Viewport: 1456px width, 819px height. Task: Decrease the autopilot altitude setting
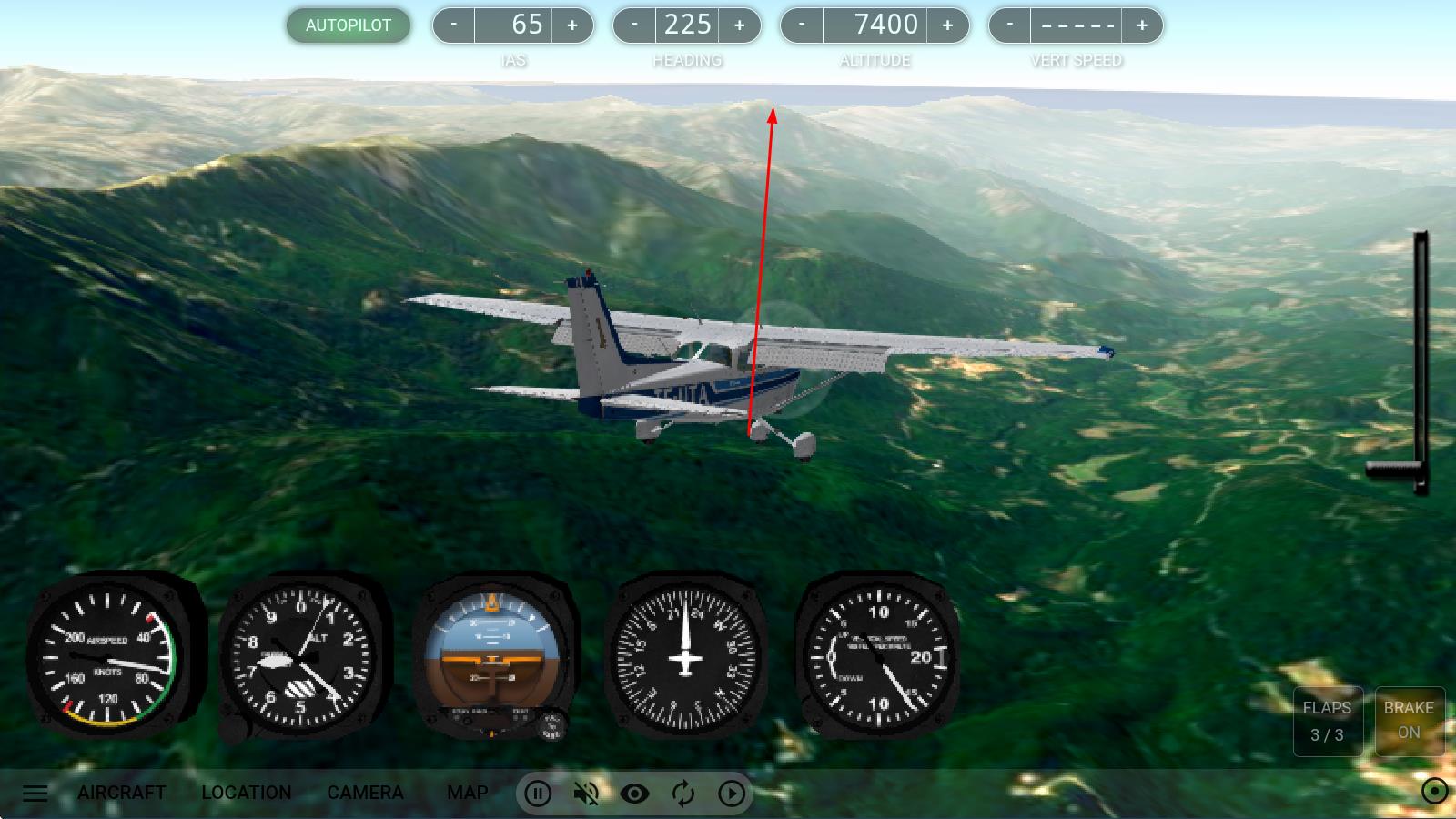[802, 25]
